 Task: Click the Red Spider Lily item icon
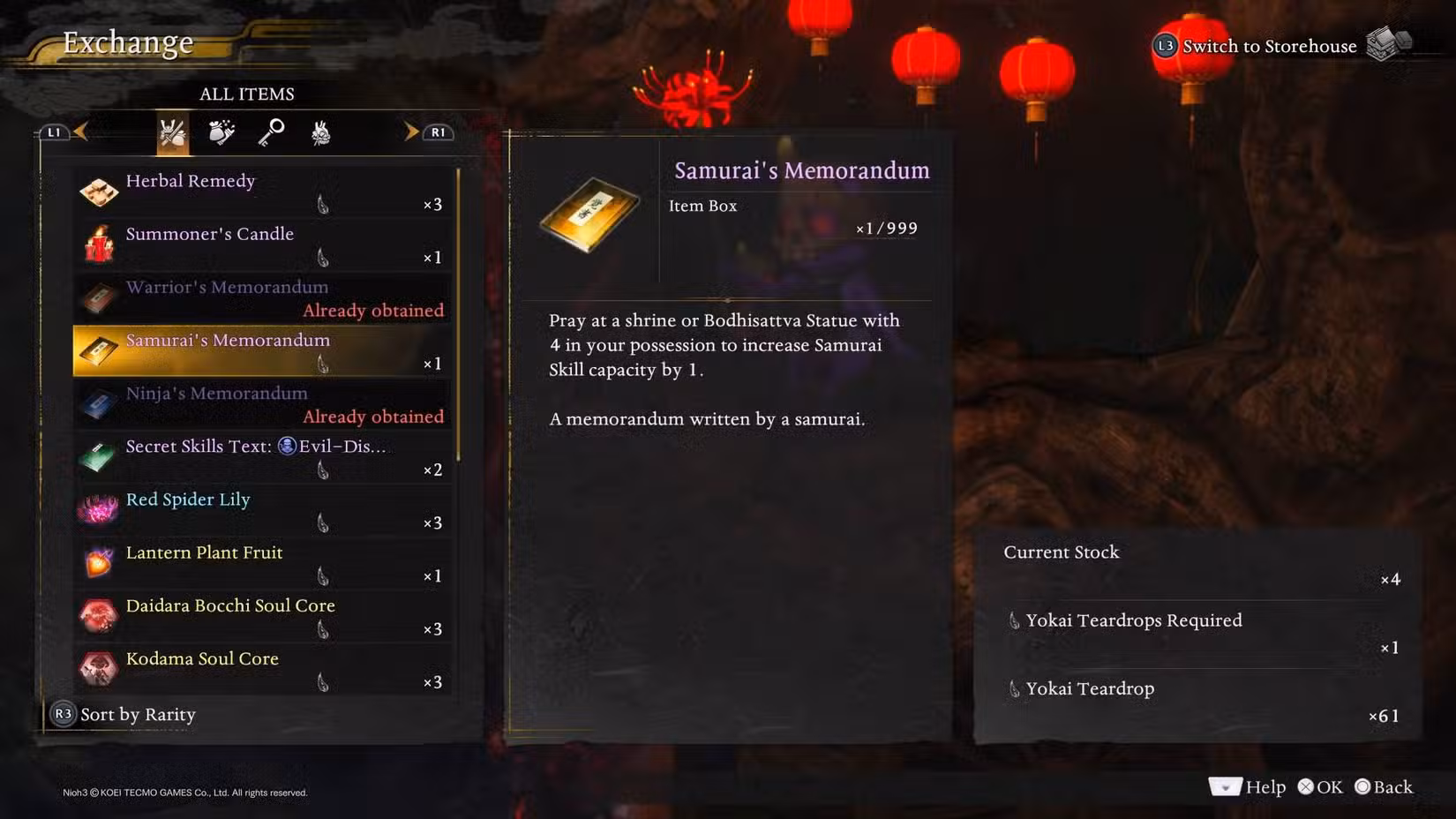pos(99,509)
